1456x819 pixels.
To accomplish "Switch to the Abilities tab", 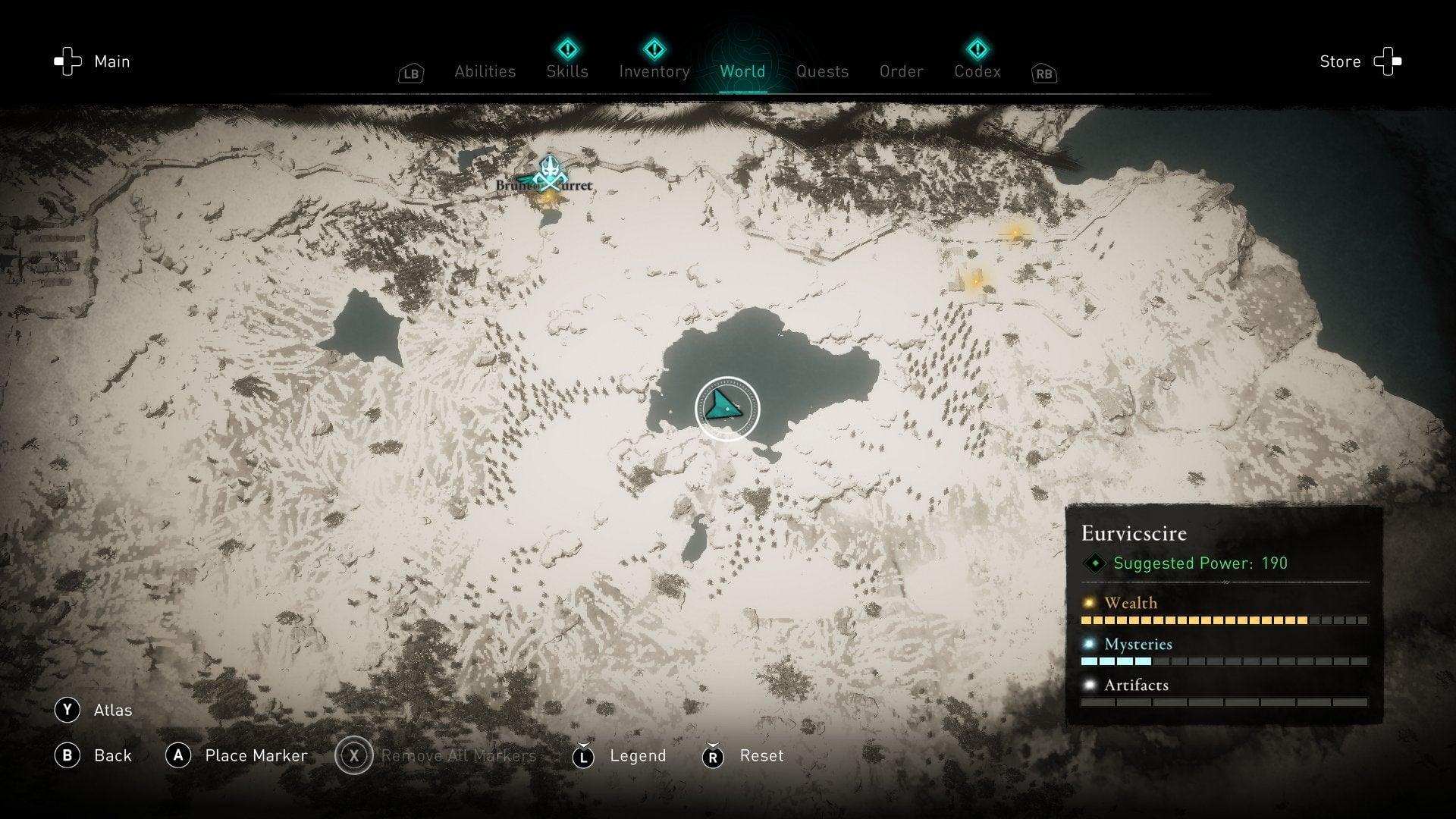I will [x=485, y=71].
